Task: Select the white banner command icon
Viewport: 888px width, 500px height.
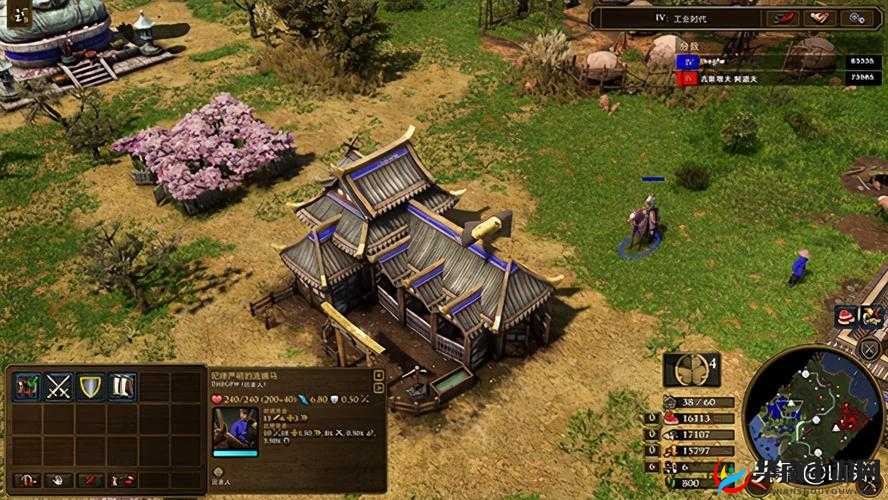Action: [122, 387]
